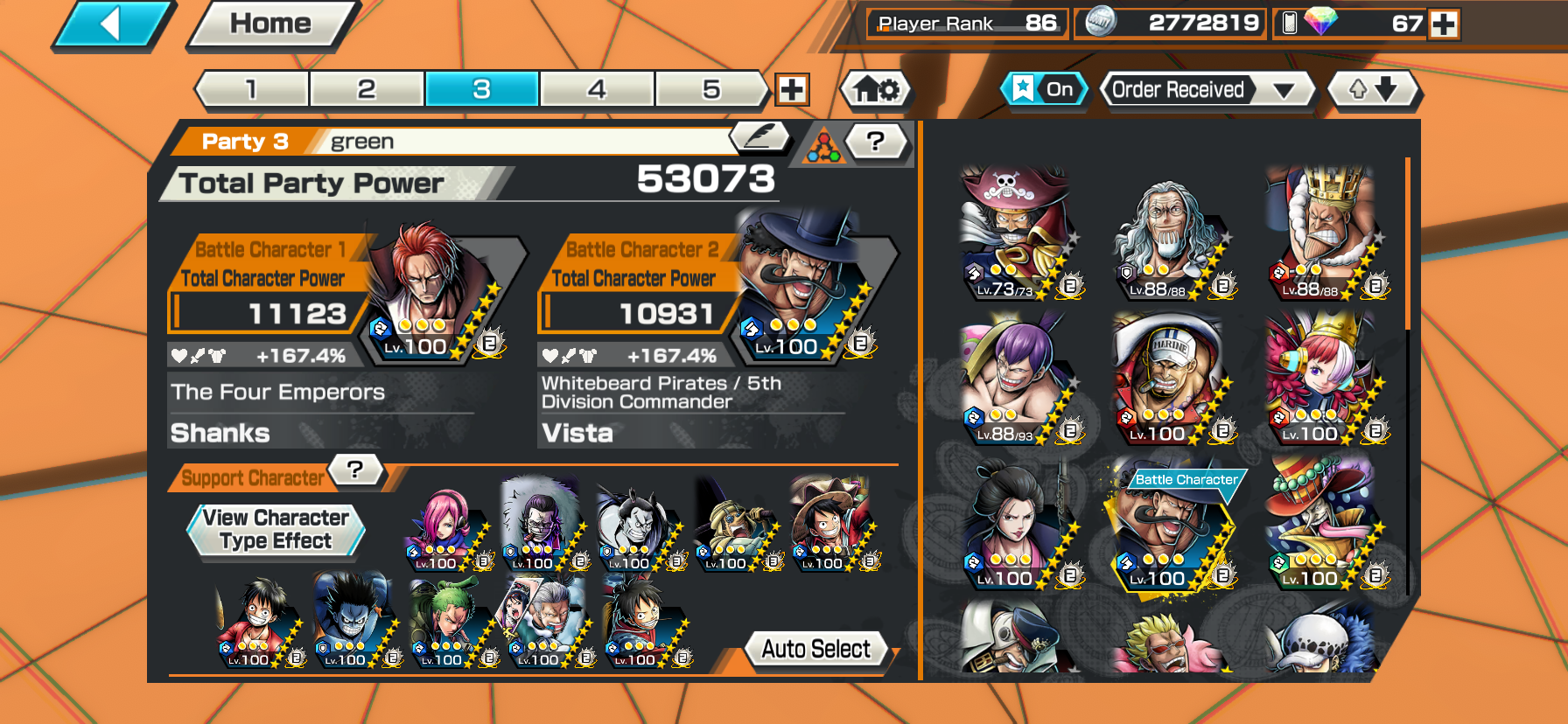Choose party tab 5
The image size is (1568, 724).
711,89
